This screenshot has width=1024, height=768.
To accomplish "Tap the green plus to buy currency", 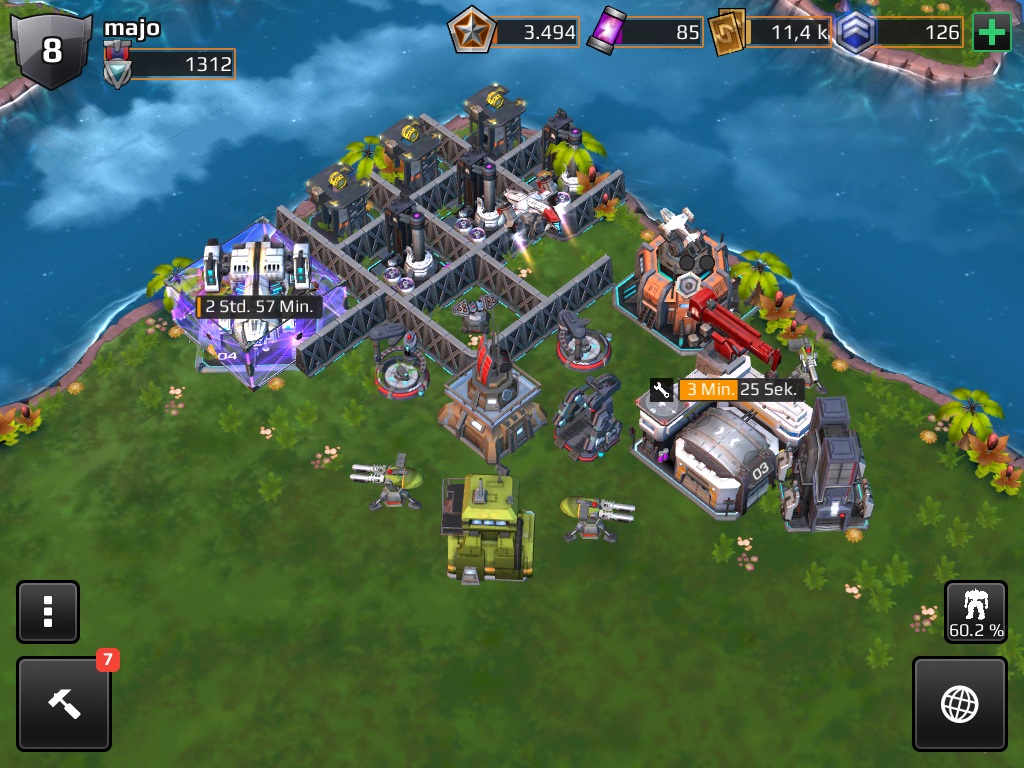I will [x=991, y=33].
